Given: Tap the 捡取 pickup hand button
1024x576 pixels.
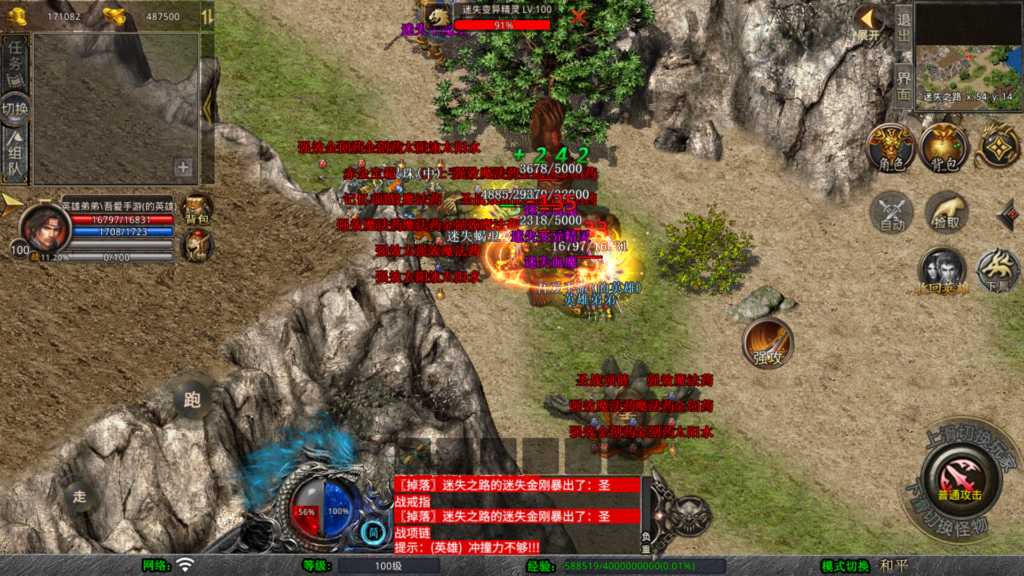Looking at the screenshot, I should coord(944,212).
